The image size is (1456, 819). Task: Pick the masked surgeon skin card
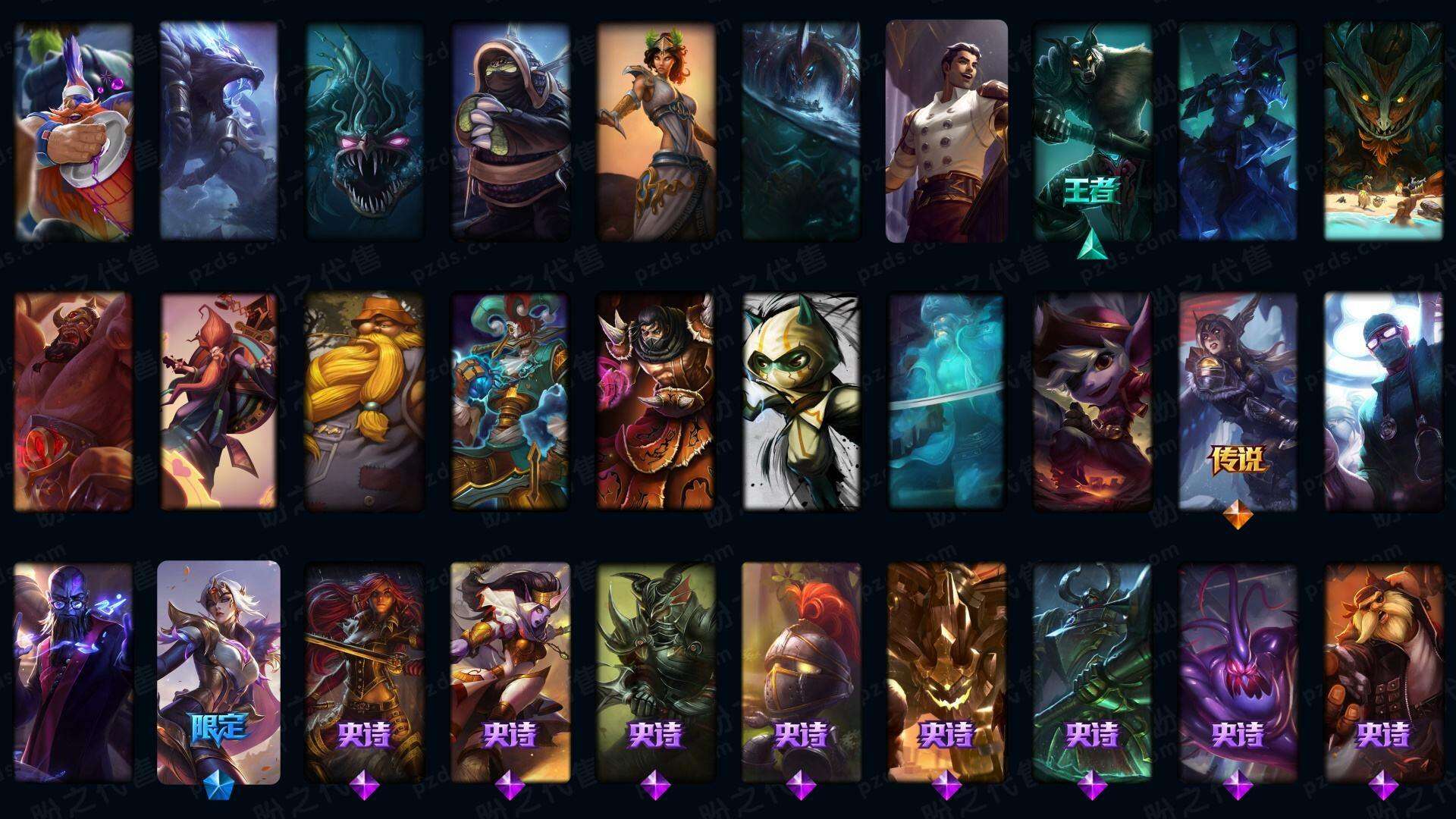1383,401
